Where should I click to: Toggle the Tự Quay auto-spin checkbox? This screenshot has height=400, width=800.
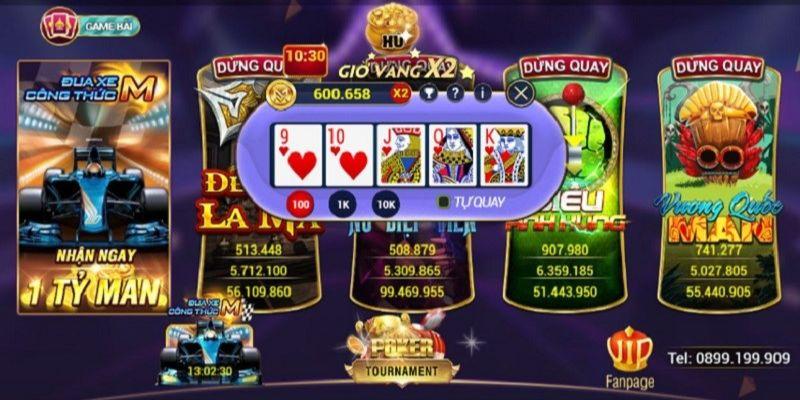coord(443,201)
